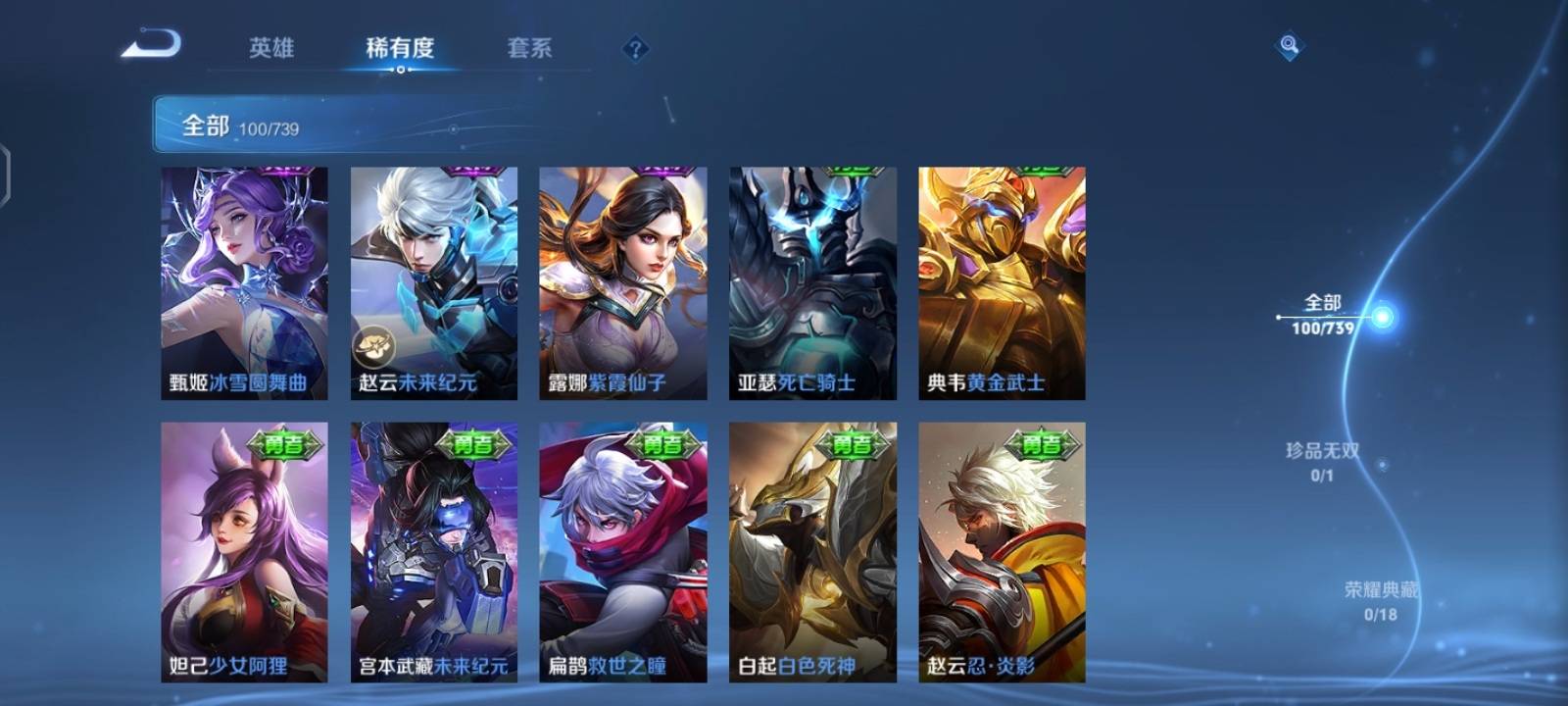Jump to 珍品无双 rarity category
Viewport: 1568px width, 706px height.
tap(1322, 461)
